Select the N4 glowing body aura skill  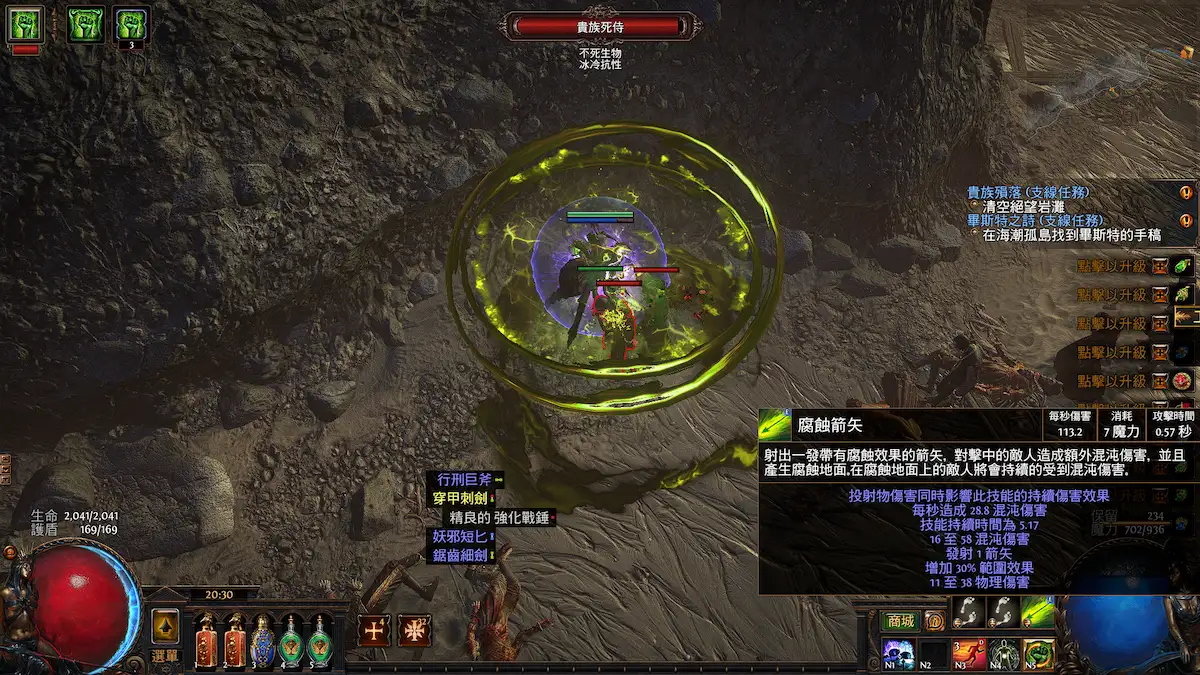point(1003,654)
